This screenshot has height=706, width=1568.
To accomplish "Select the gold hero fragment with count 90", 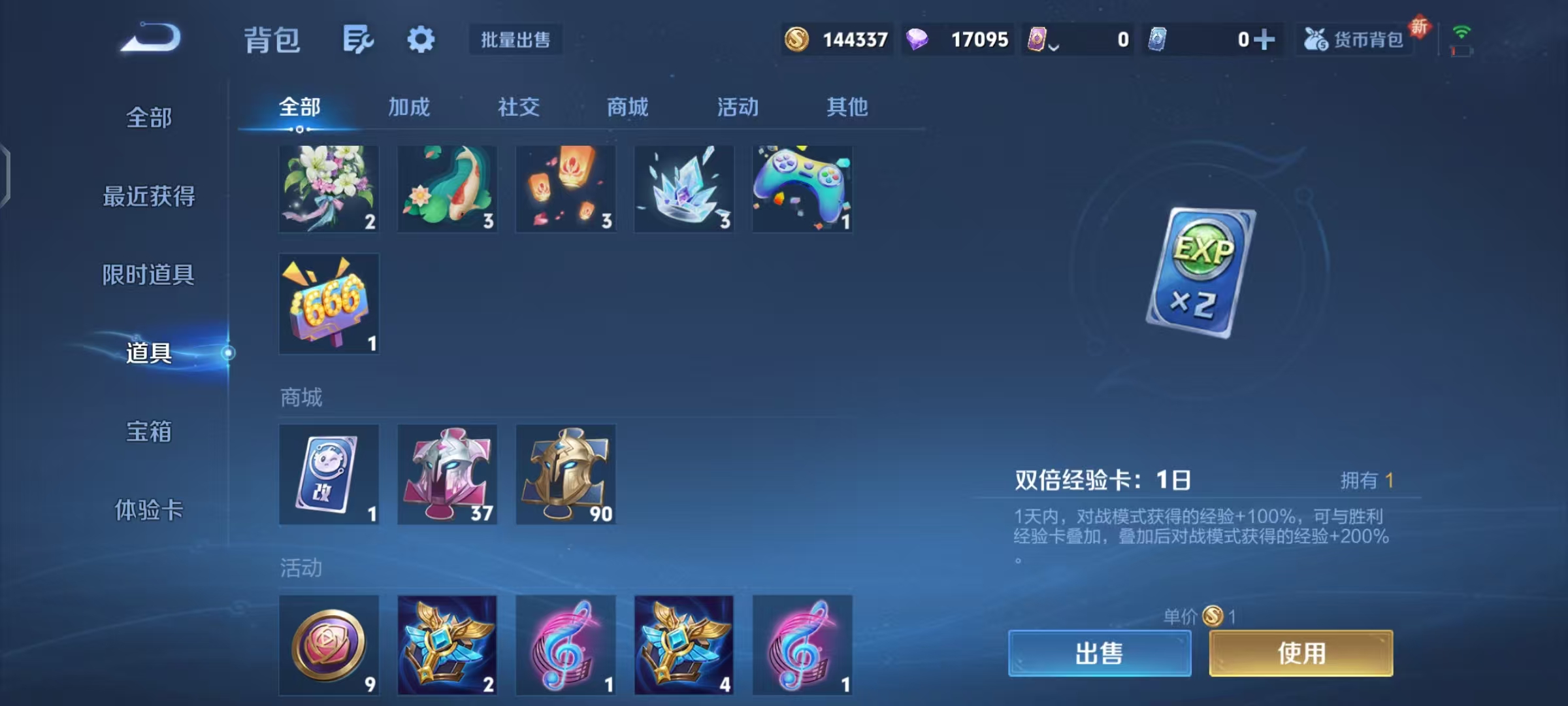I will pos(565,475).
